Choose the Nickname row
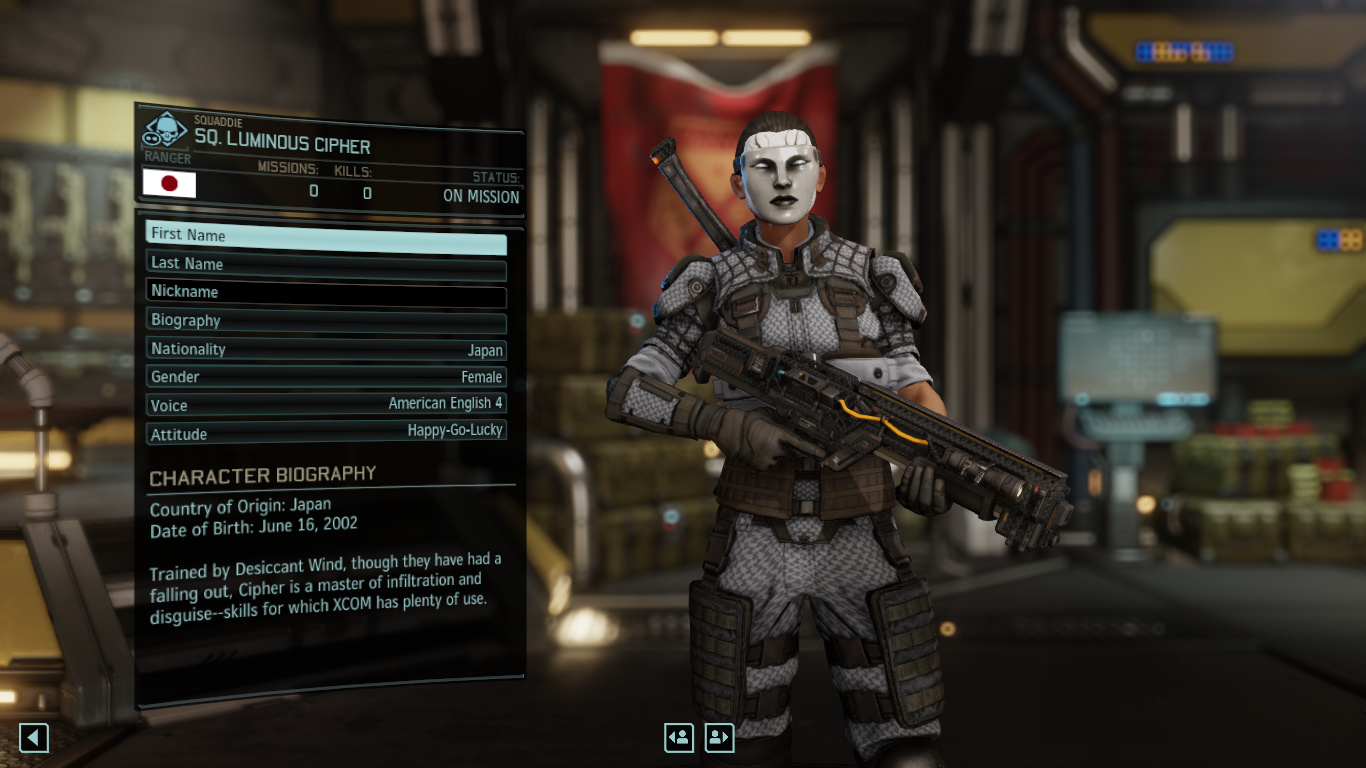The width and height of the screenshot is (1366, 768). pyautogui.click(x=326, y=293)
